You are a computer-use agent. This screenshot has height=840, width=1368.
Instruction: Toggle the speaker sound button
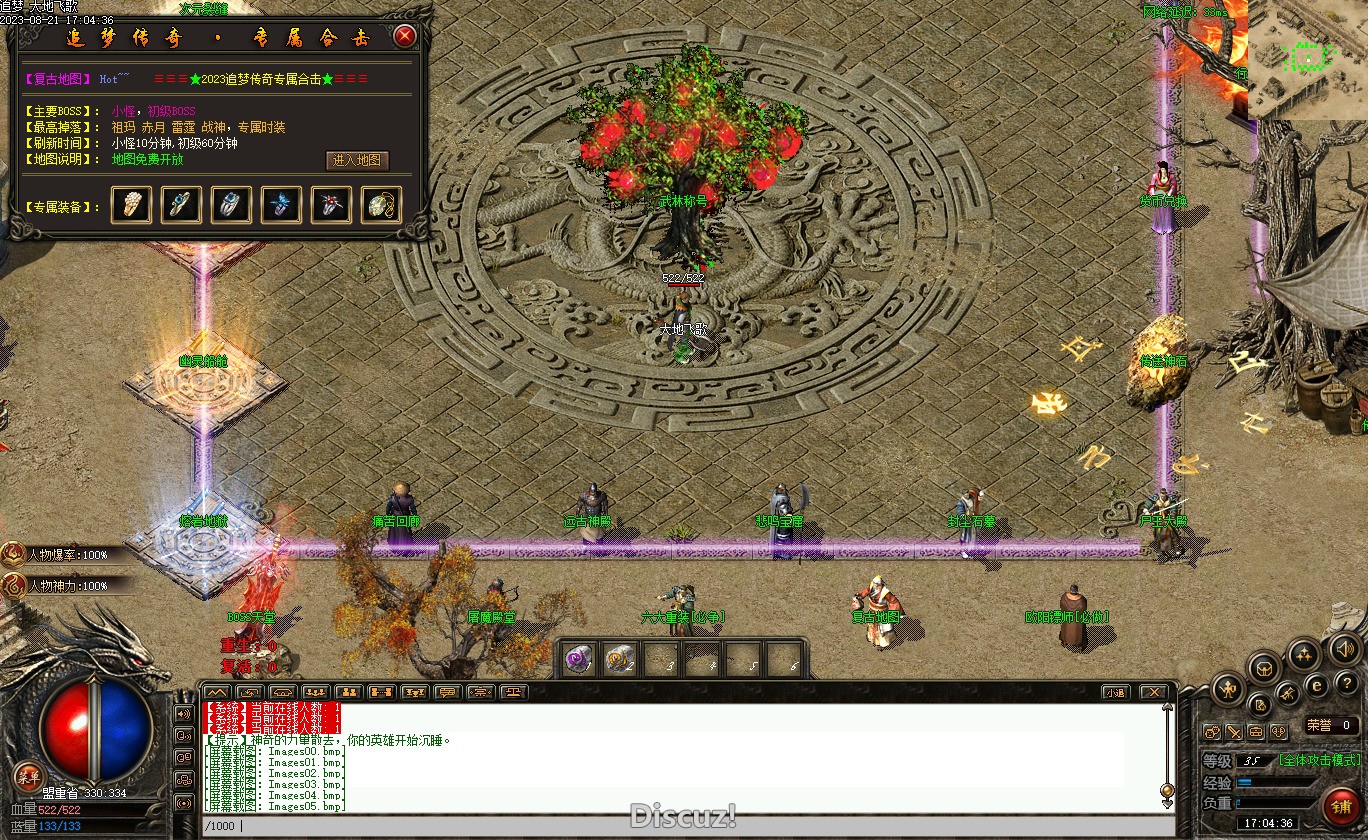click(1345, 651)
